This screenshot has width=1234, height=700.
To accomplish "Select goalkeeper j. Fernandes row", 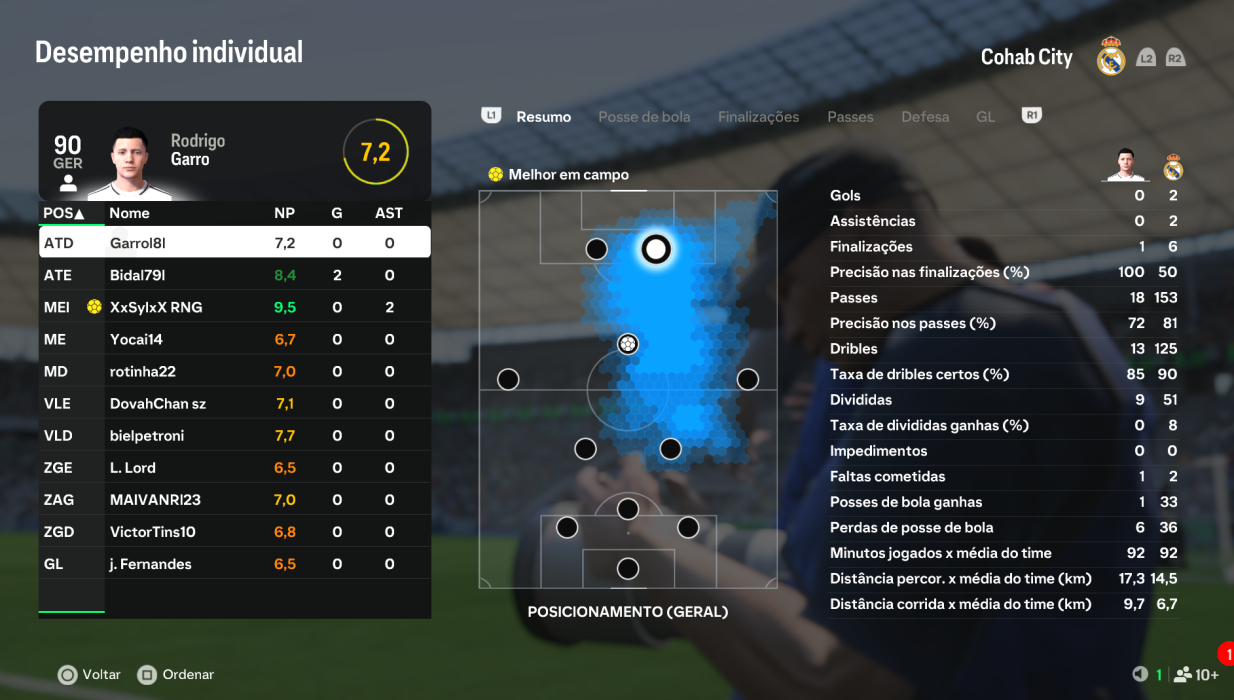I will click(235, 564).
